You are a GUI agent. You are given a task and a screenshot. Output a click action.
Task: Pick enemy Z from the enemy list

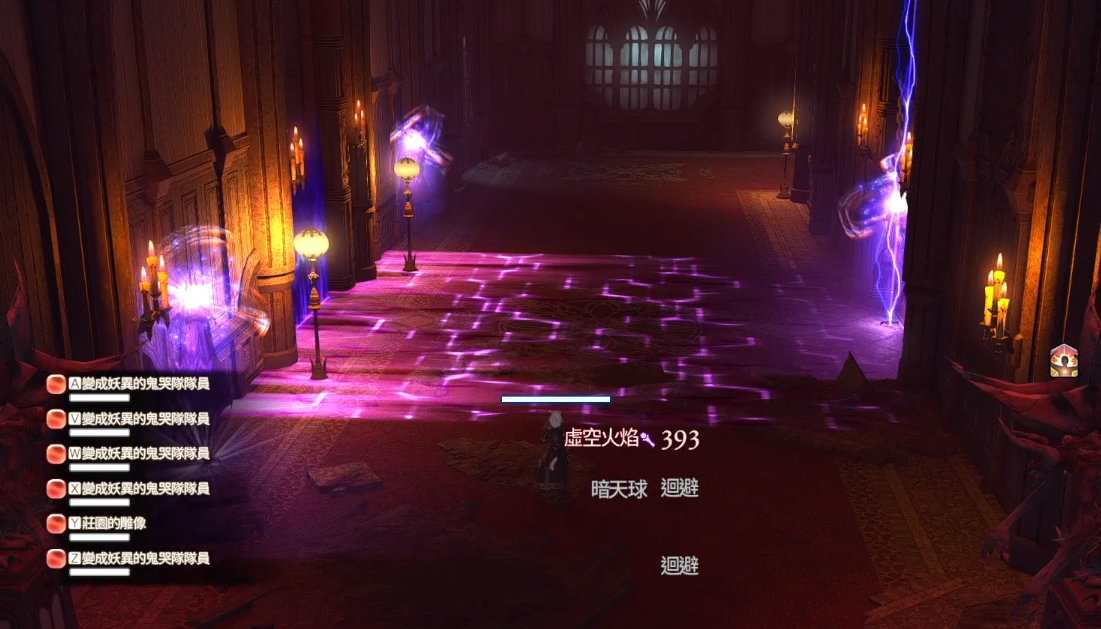pos(138,558)
